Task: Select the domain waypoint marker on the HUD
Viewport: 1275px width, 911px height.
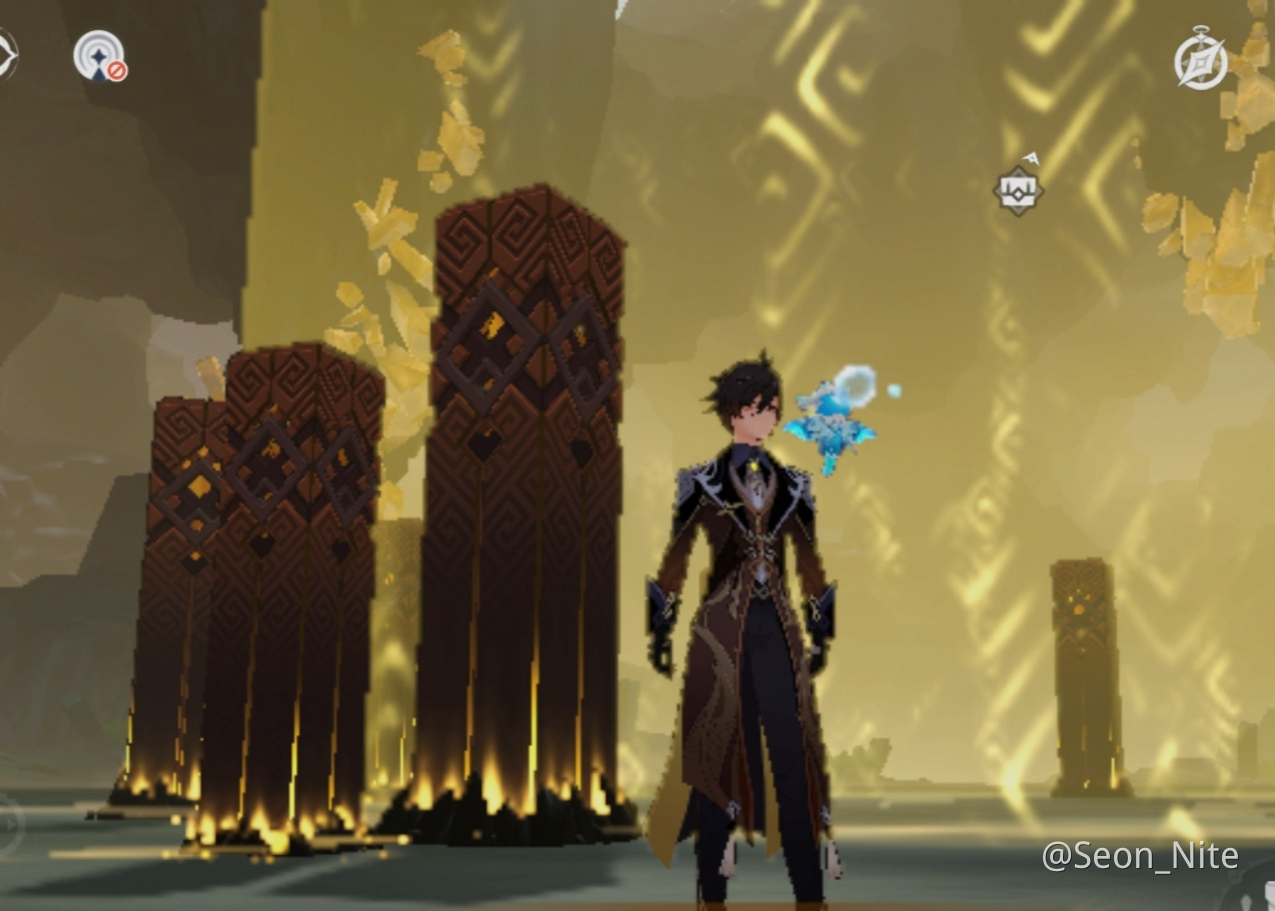Action: [x=1018, y=189]
